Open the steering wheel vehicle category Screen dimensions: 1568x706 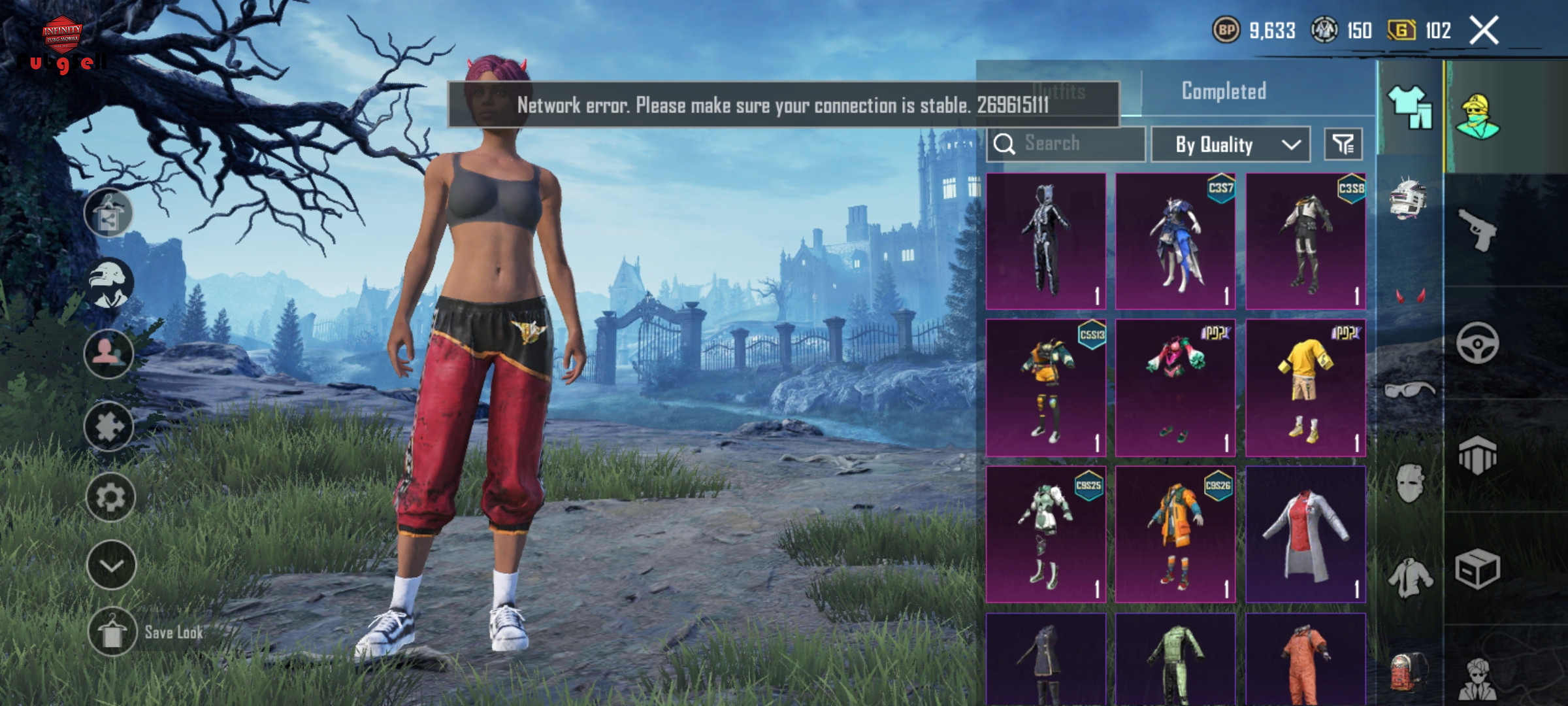(x=1478, y=343)
